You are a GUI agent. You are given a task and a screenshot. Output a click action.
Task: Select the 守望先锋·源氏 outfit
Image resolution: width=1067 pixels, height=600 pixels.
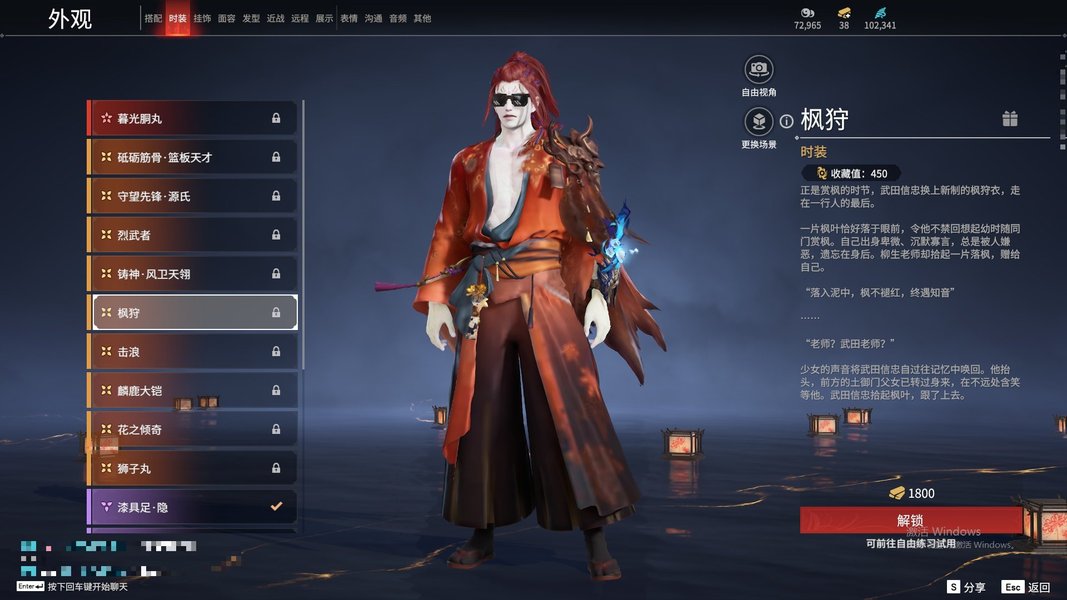194,196
